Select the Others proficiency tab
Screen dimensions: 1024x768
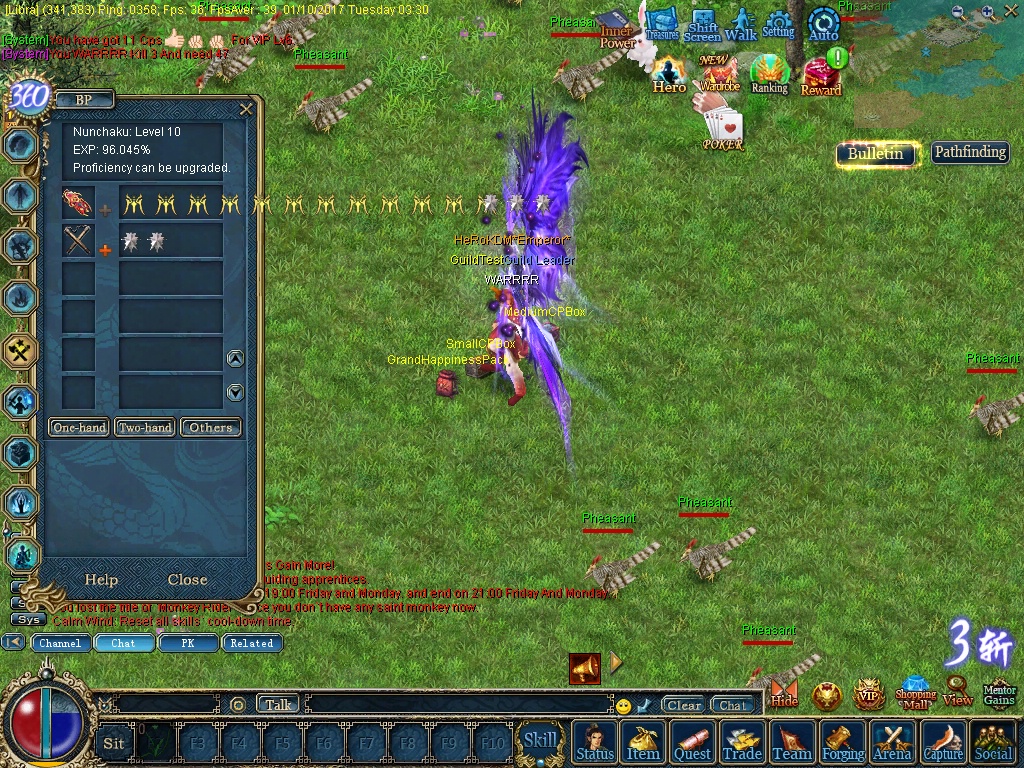(x=211, y=428)
